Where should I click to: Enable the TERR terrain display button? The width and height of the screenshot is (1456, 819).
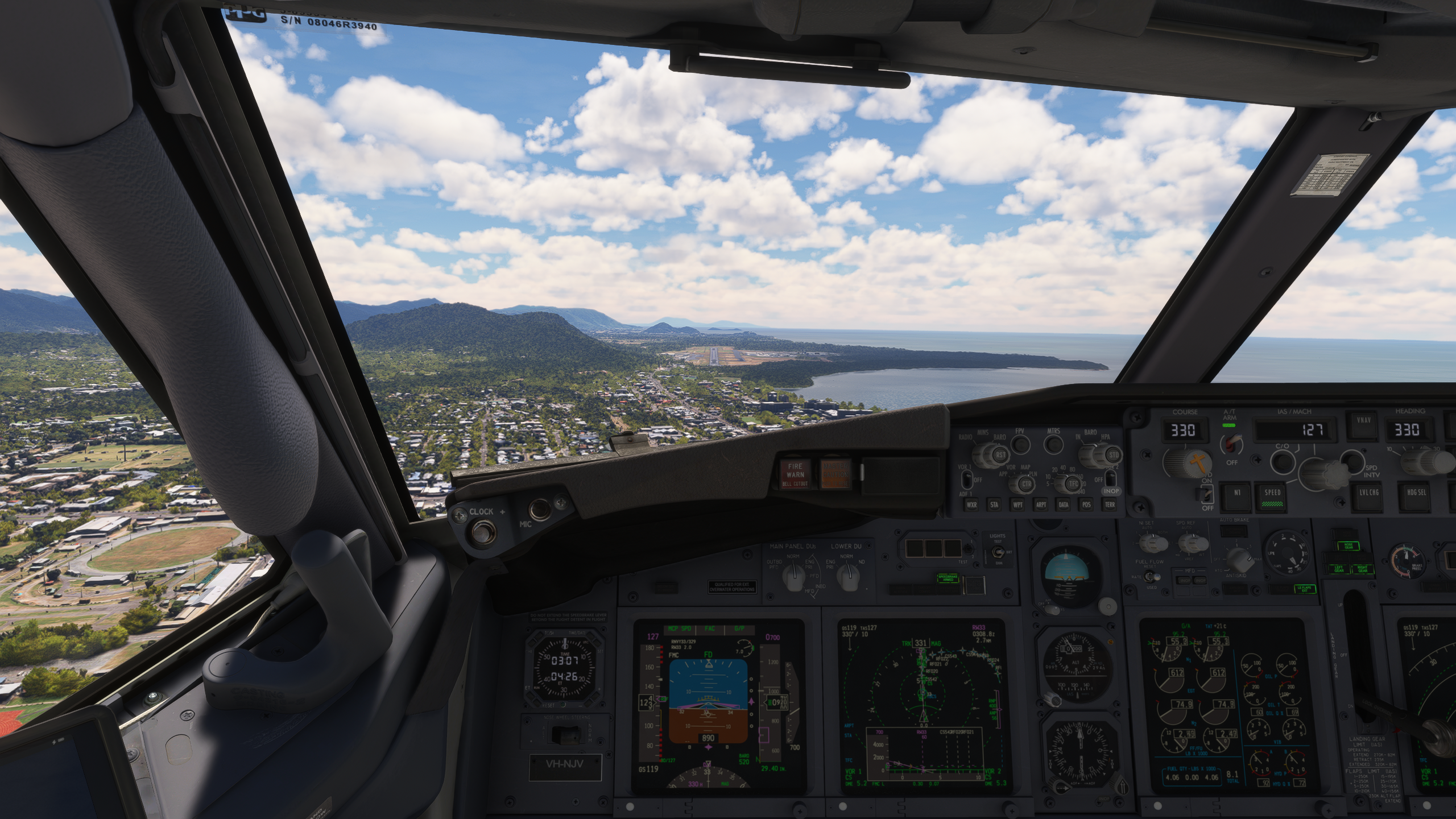tap(1109, 504)
